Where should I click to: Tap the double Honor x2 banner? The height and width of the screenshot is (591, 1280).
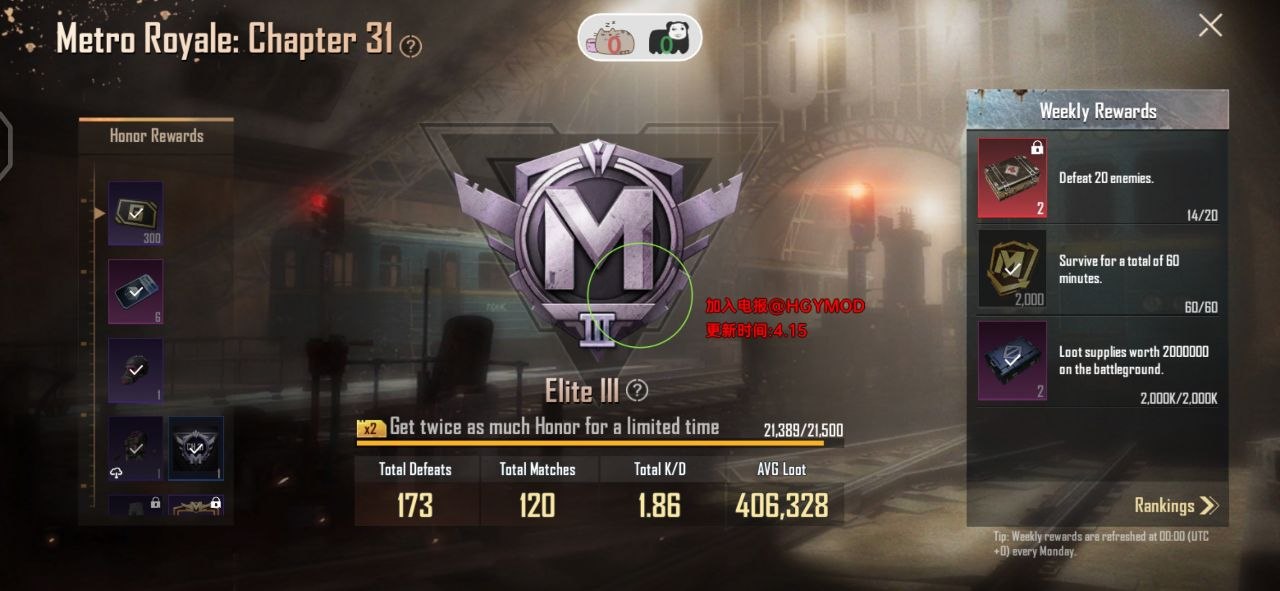pyautogui.click(x=540, y=427)
